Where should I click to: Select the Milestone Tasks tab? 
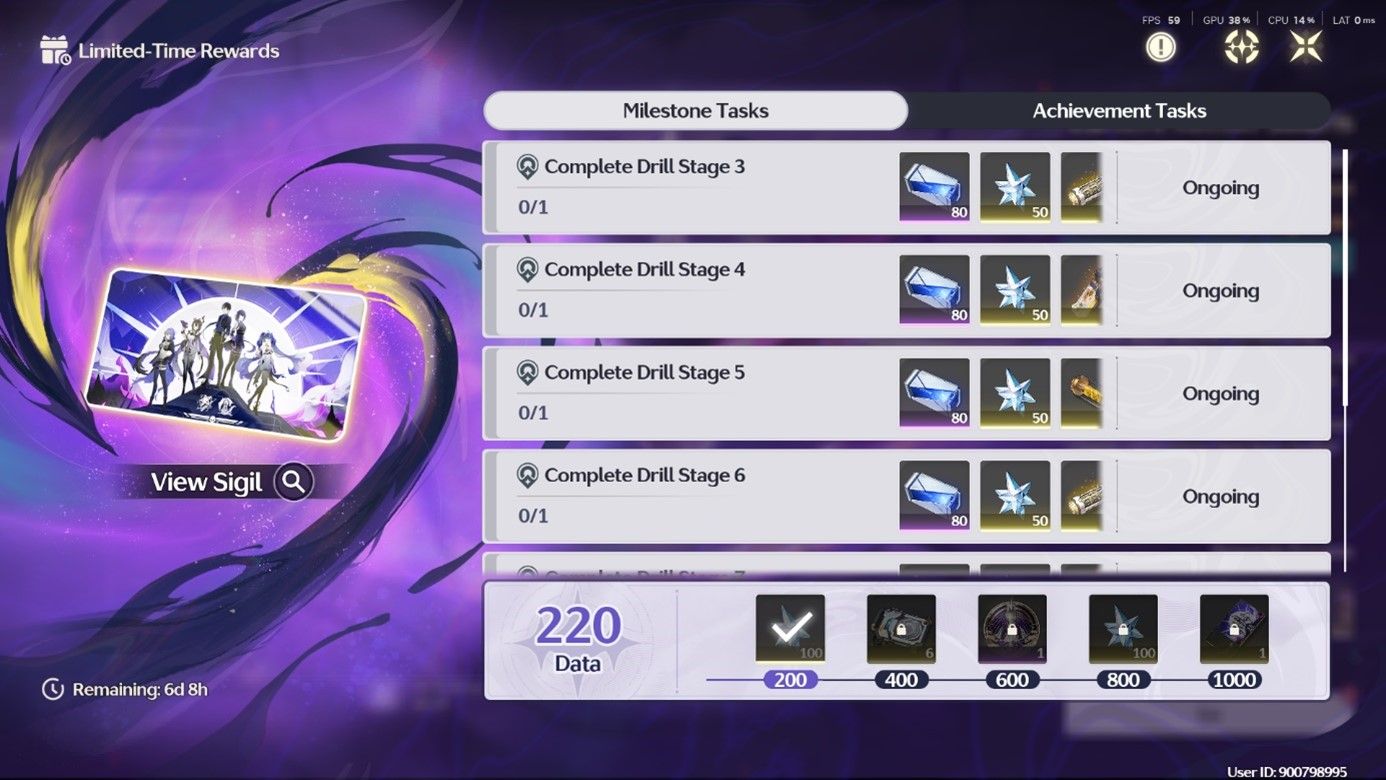[x=696, y=110]
